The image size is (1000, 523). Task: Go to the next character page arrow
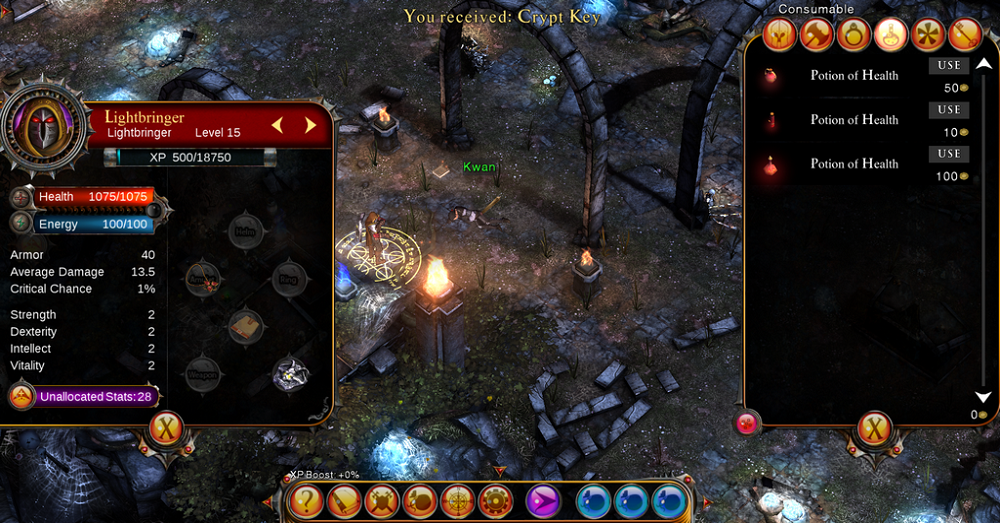click(x=311, y=125)
